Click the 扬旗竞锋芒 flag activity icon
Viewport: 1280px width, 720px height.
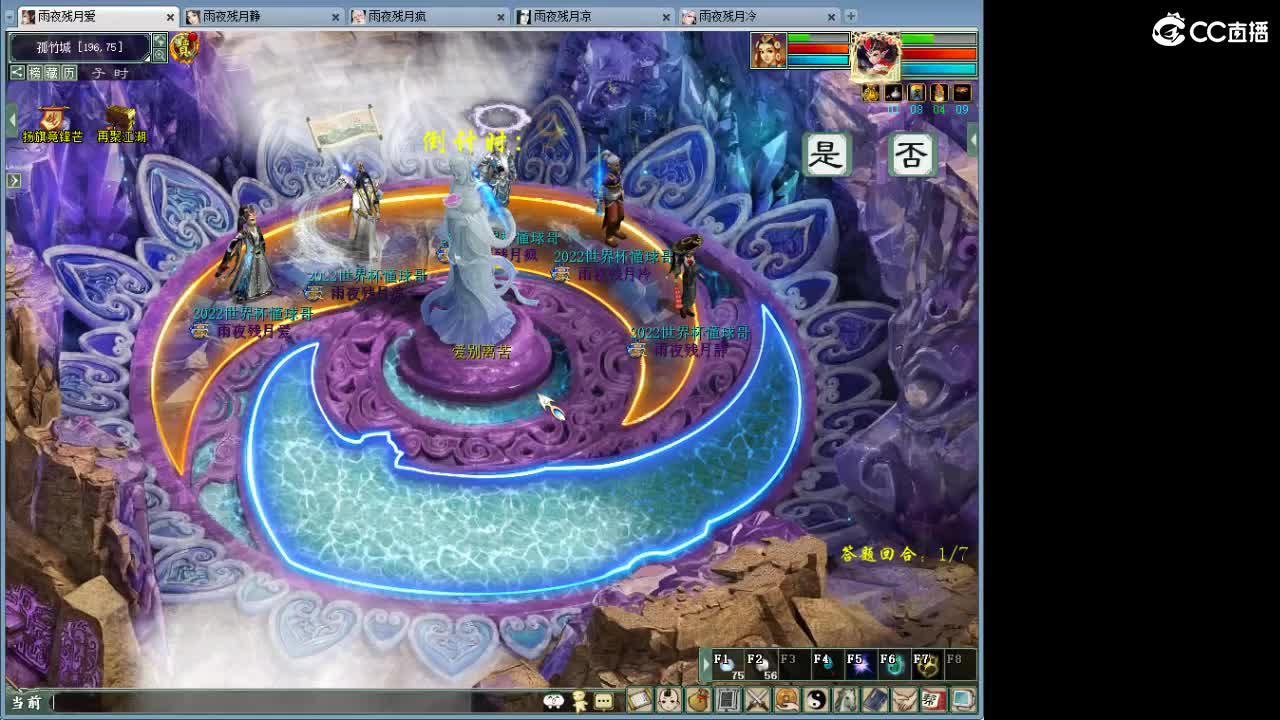tap(52, 118)
